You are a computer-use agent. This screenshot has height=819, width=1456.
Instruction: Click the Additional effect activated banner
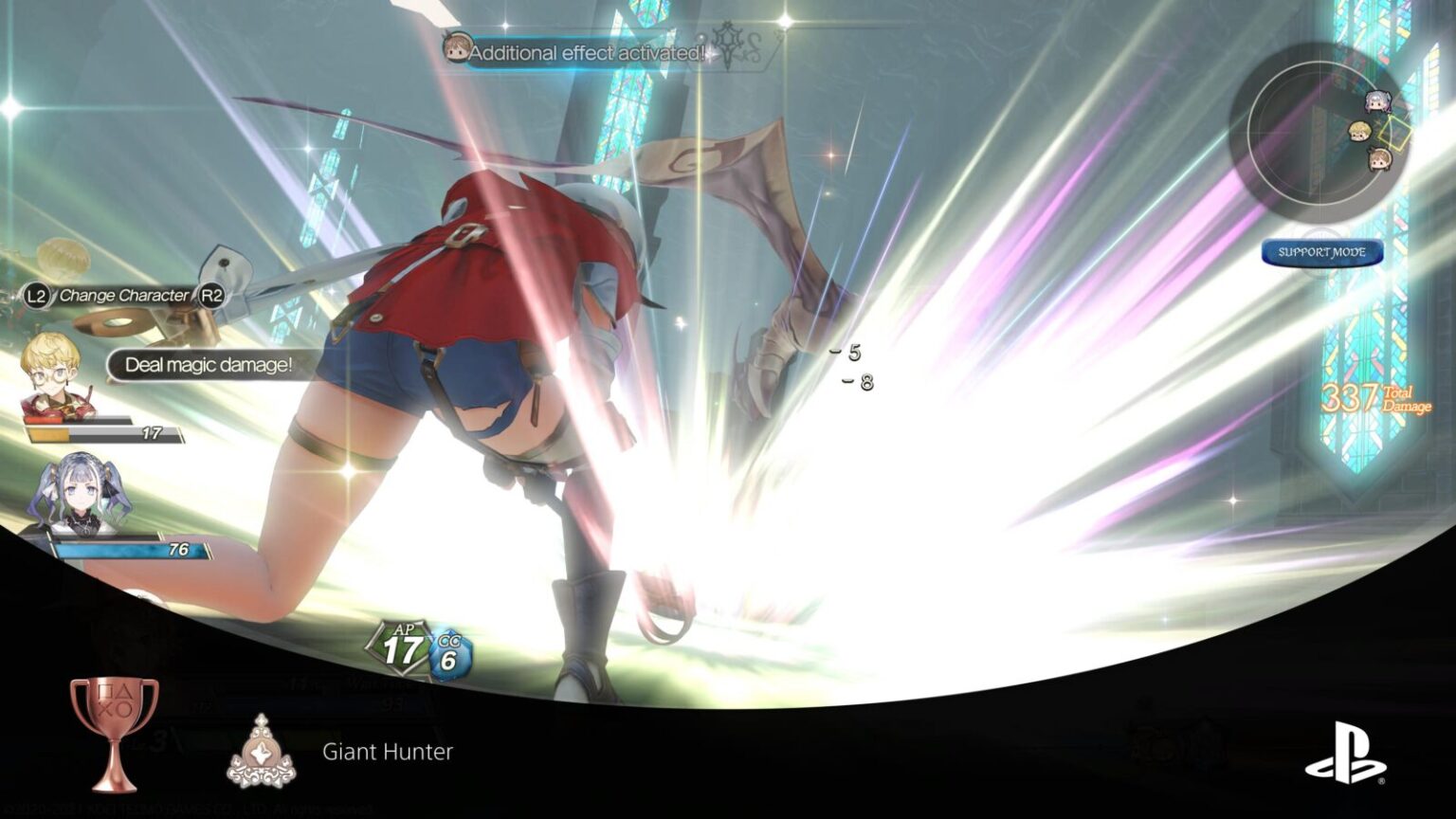[582, 53]
